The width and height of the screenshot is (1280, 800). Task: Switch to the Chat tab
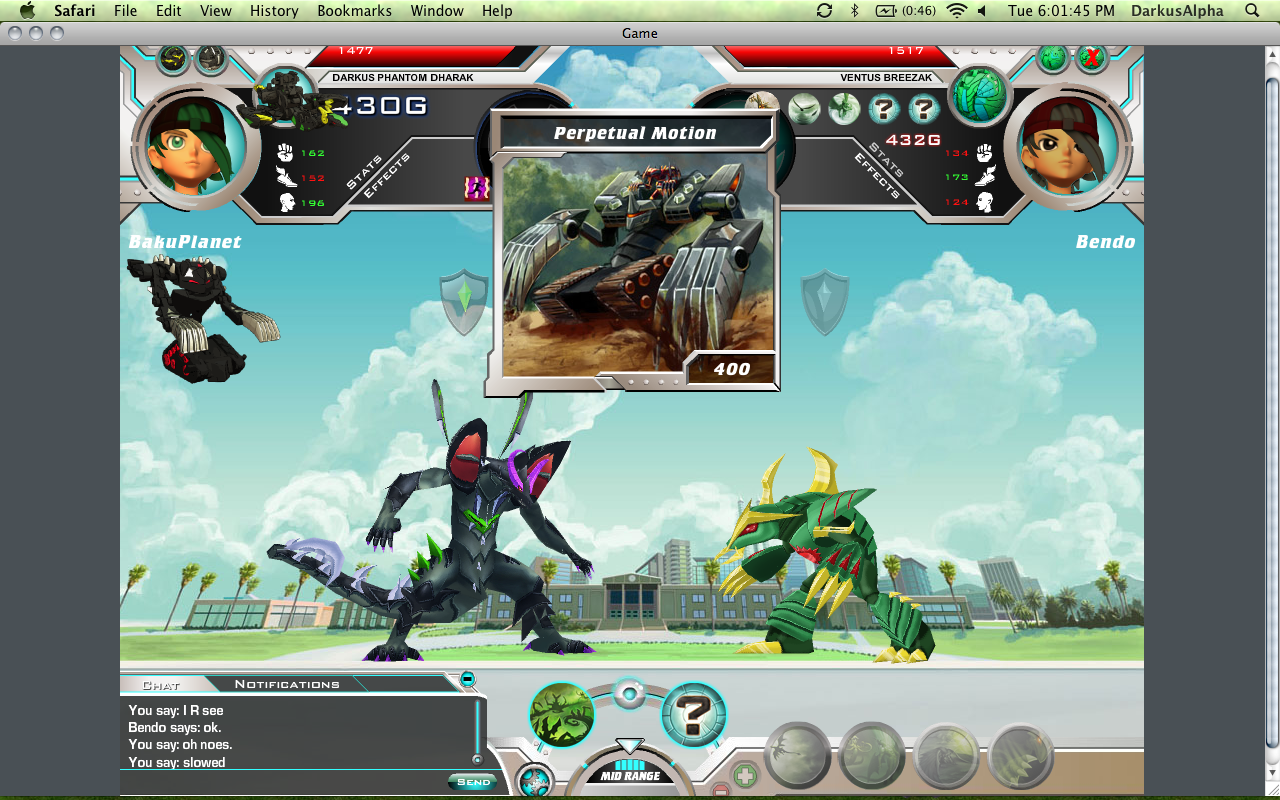161,685
